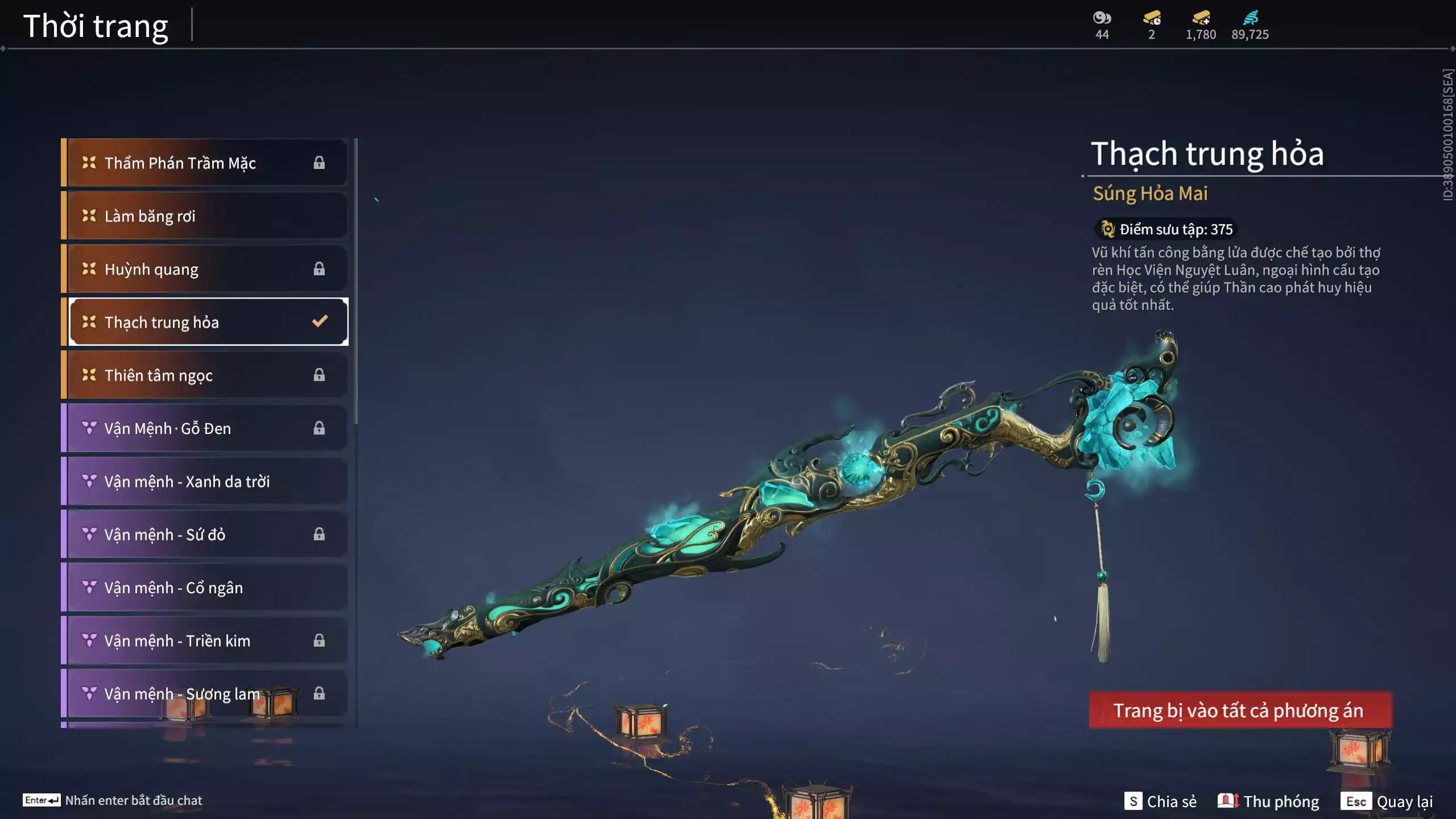Go back with Quay lại

(1387, 801)
